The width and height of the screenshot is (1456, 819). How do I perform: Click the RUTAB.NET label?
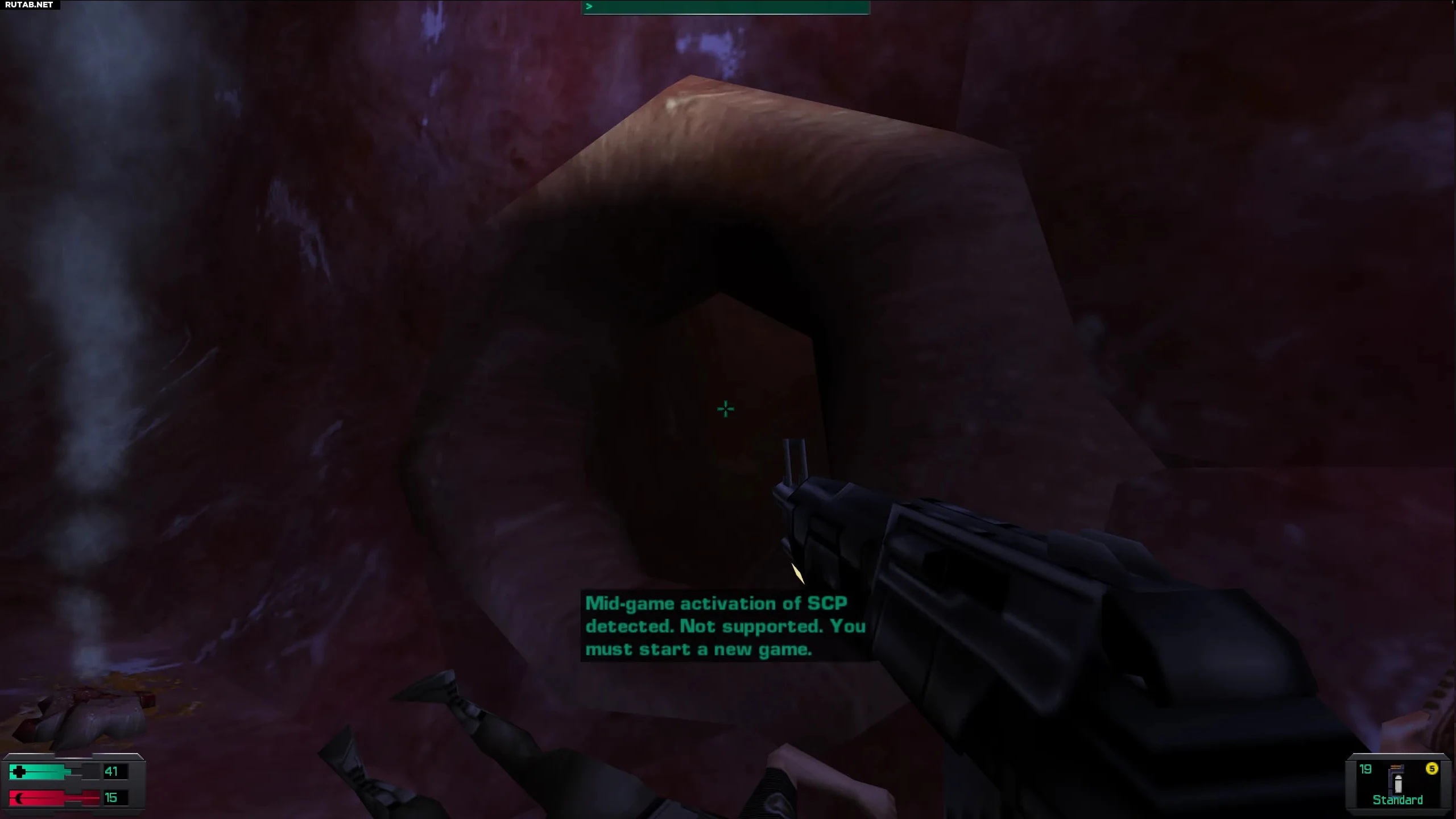30,5
